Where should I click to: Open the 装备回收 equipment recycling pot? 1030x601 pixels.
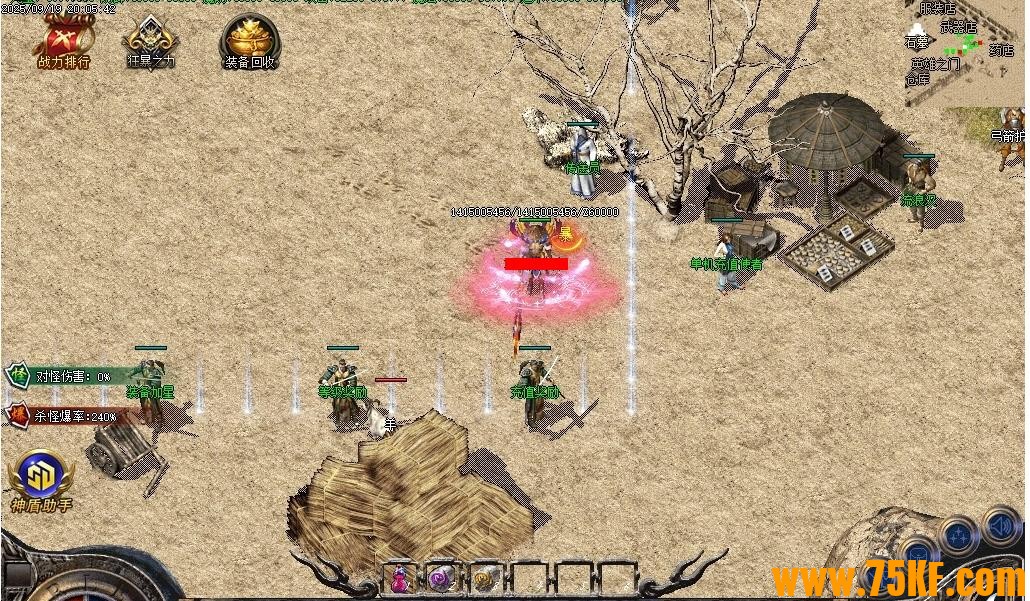249,42
